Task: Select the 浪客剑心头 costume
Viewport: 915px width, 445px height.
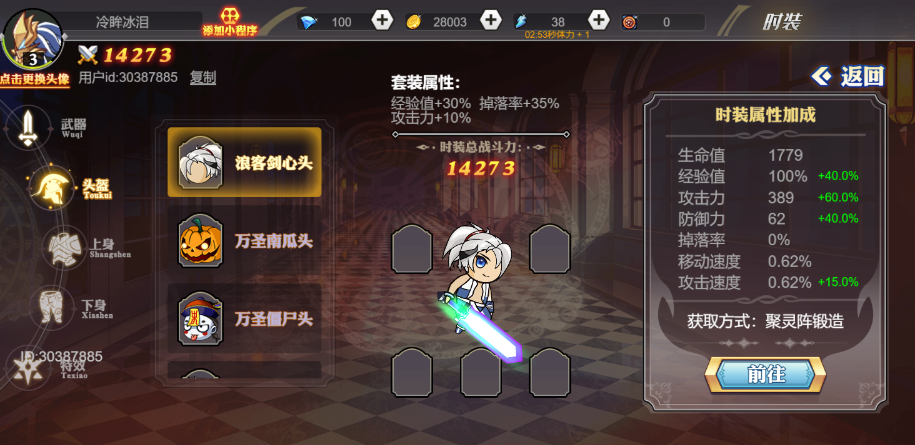Action: [x=245, y=162]
